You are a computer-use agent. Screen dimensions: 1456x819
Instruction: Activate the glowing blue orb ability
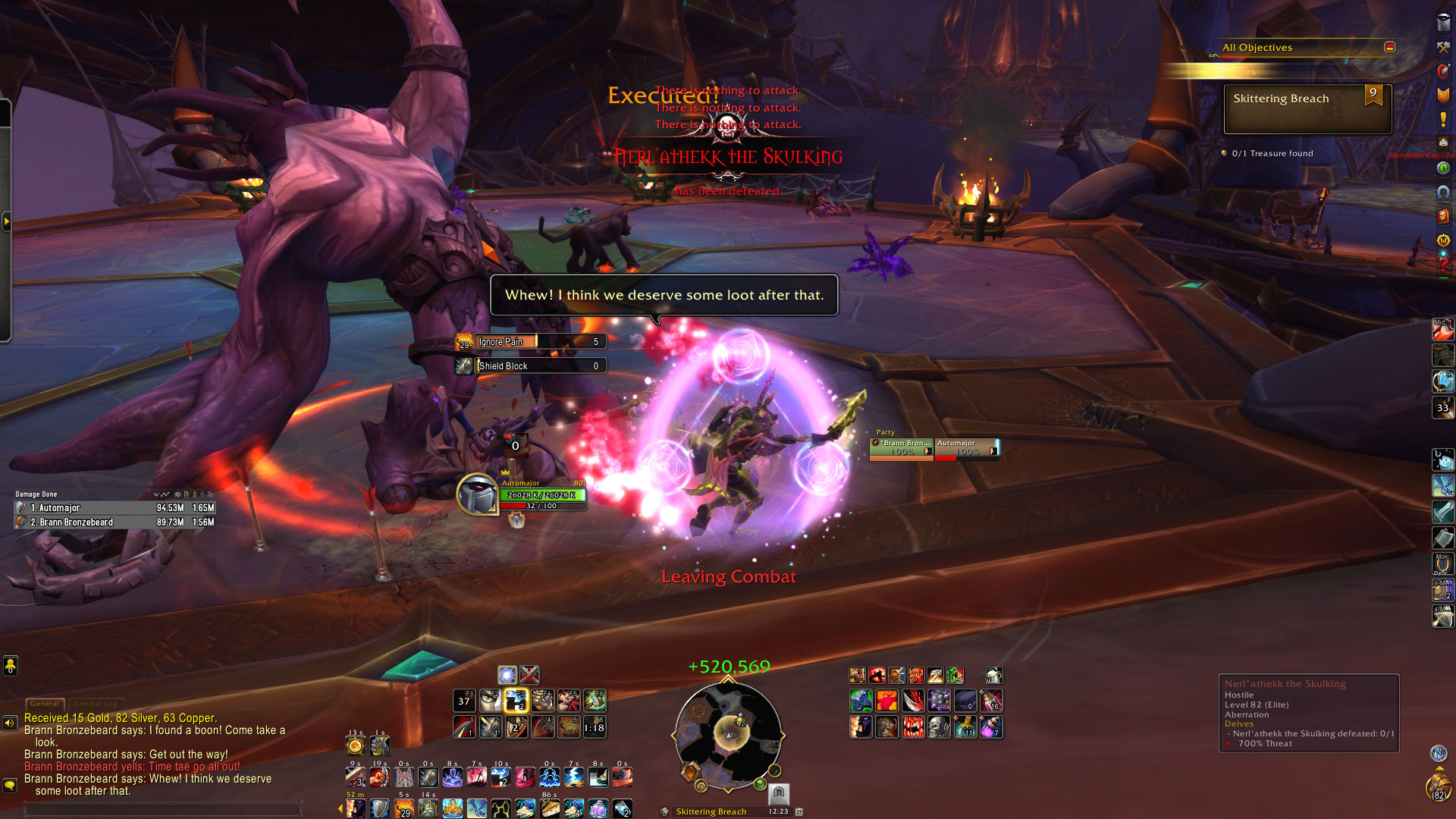click(507, 674)
